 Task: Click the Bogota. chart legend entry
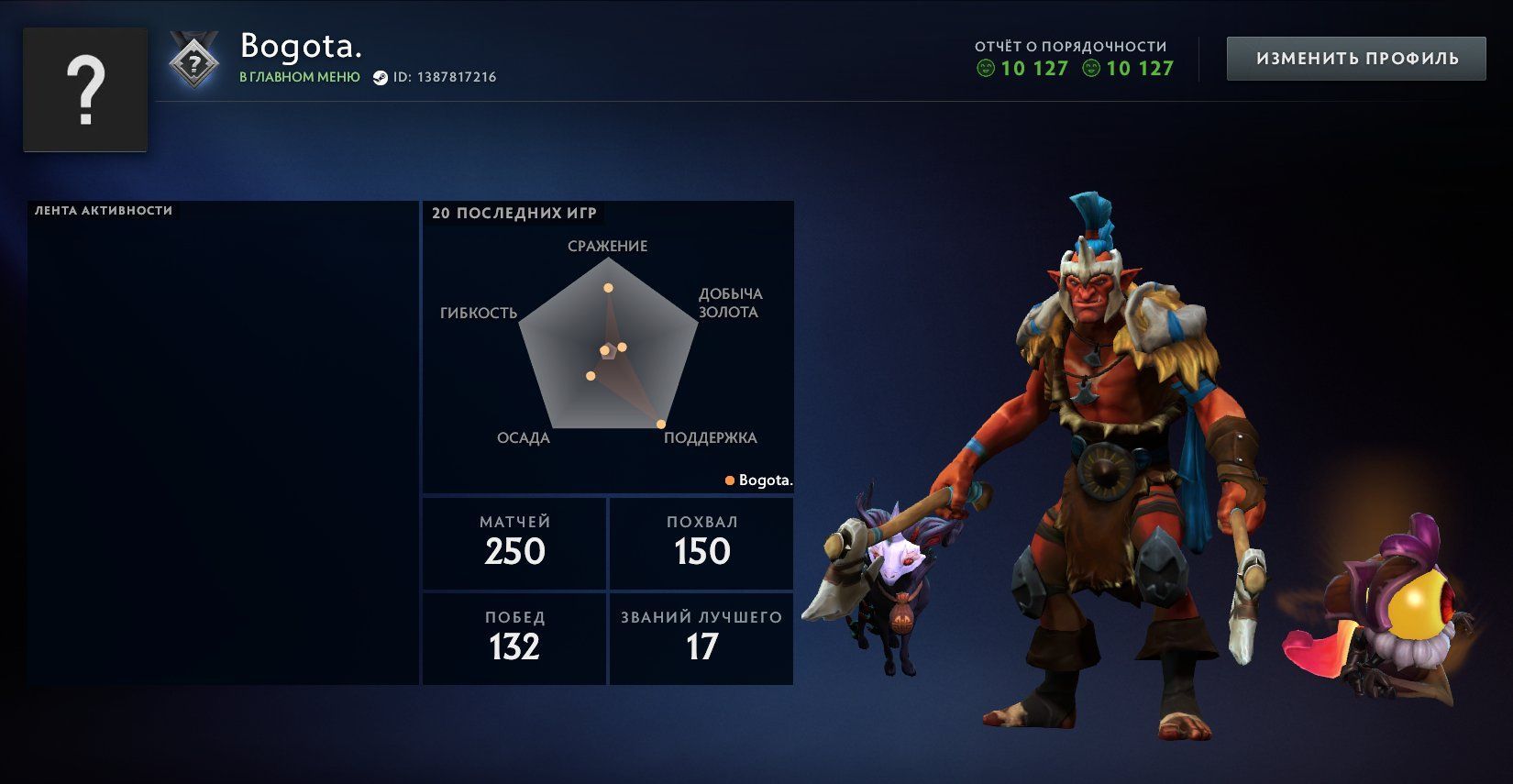759,480
